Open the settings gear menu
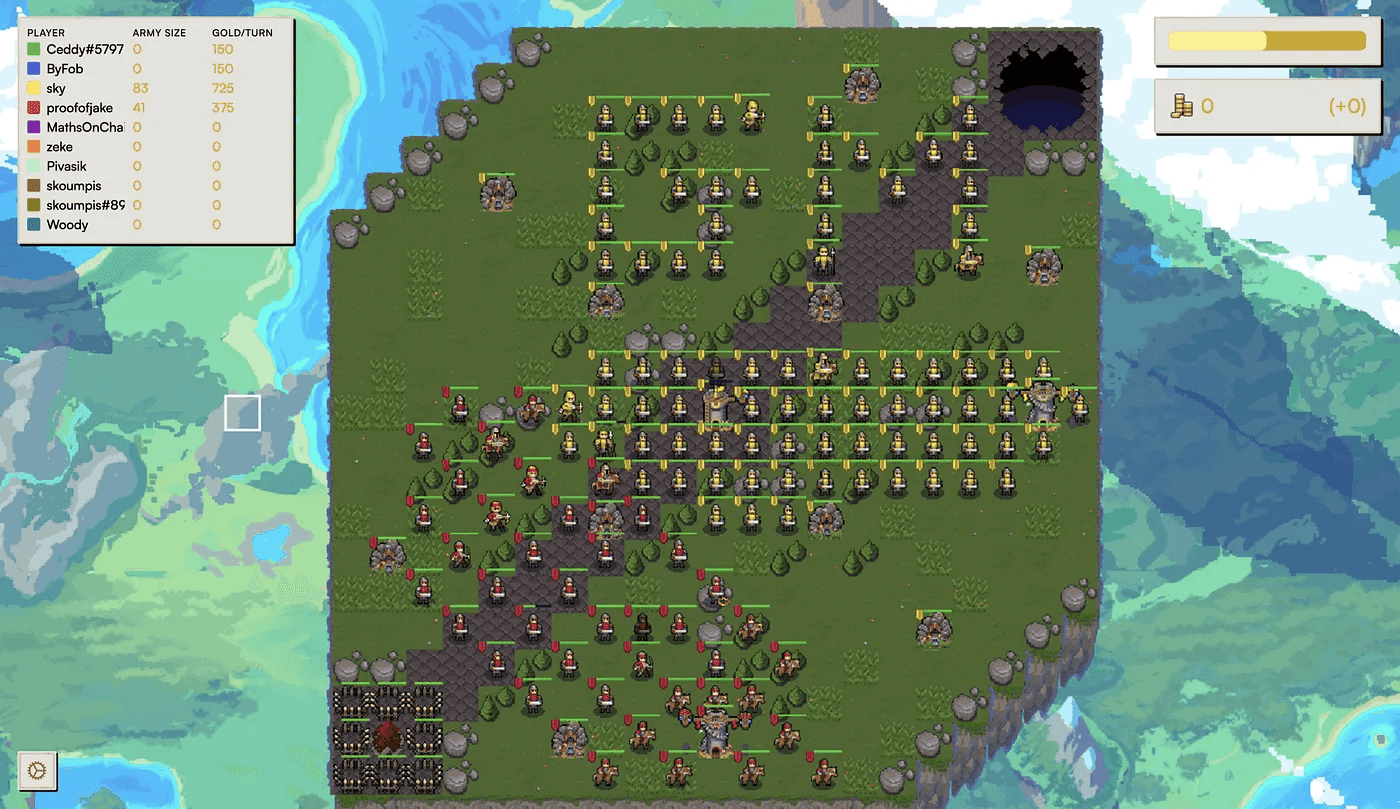 coord(36,770)
